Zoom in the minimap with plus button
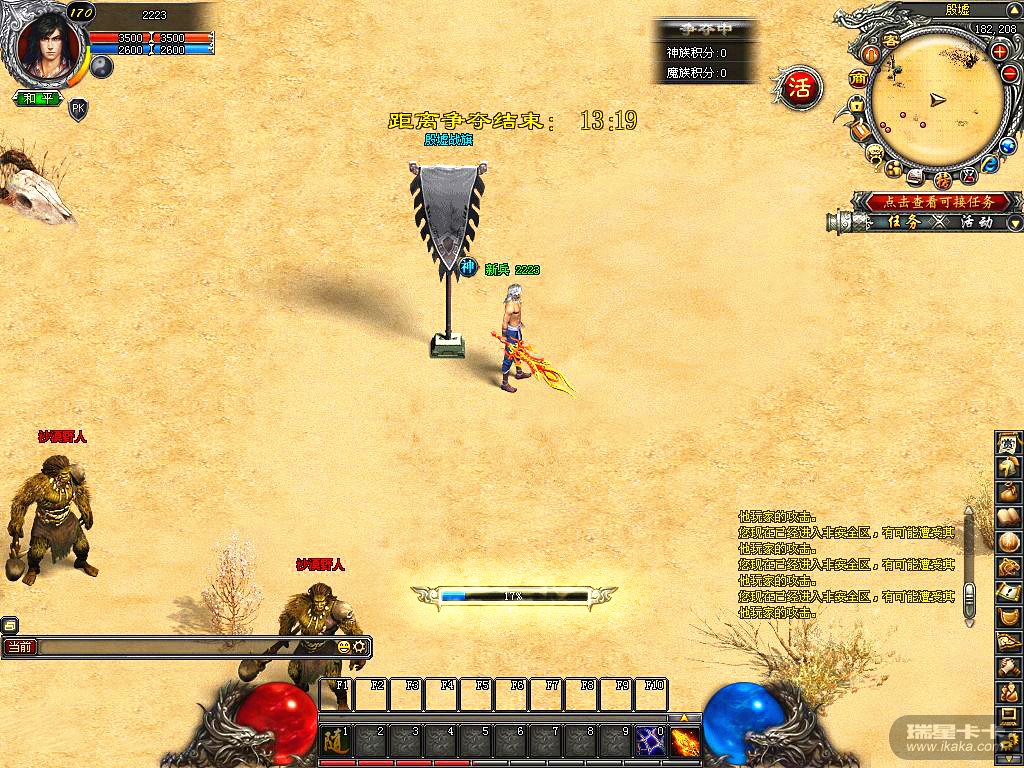 (999, 51)
